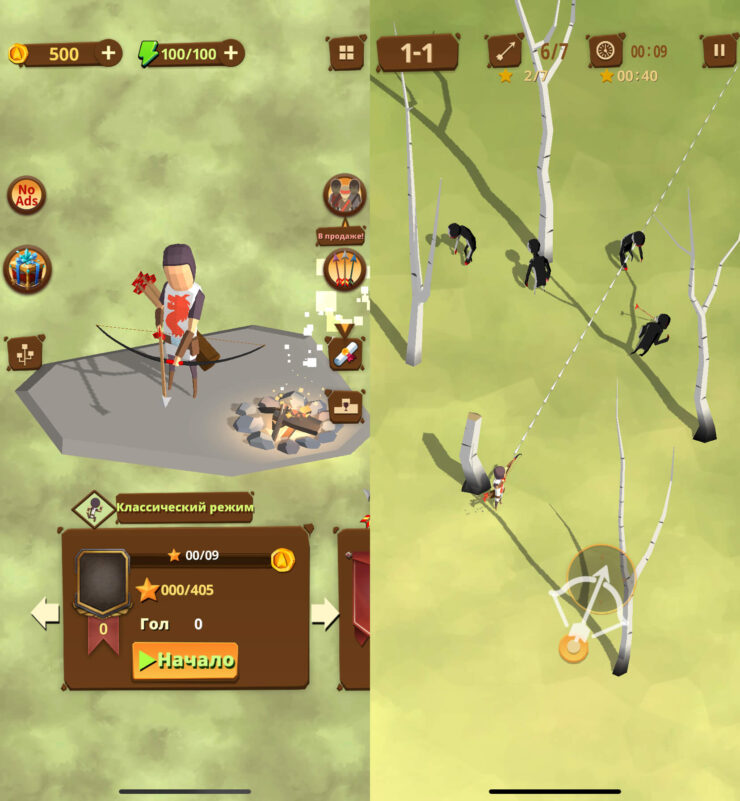Select the Классический режим mode label
Image resolution: width=740 pixels, height=801 pixels.
tap(184, 507)
